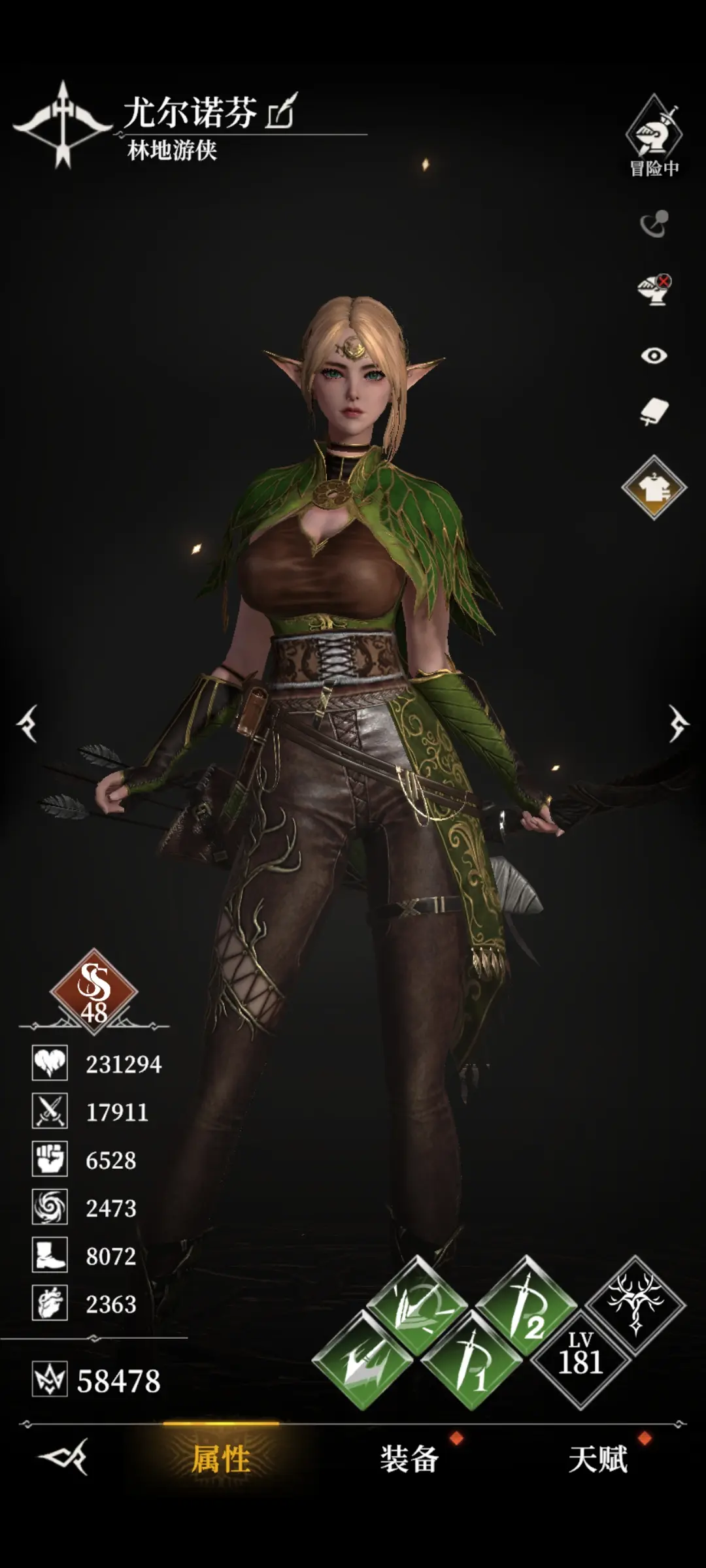
Task: Switch to the next character with right arrow
Action: pyautogui.click(x=679, y=723)
